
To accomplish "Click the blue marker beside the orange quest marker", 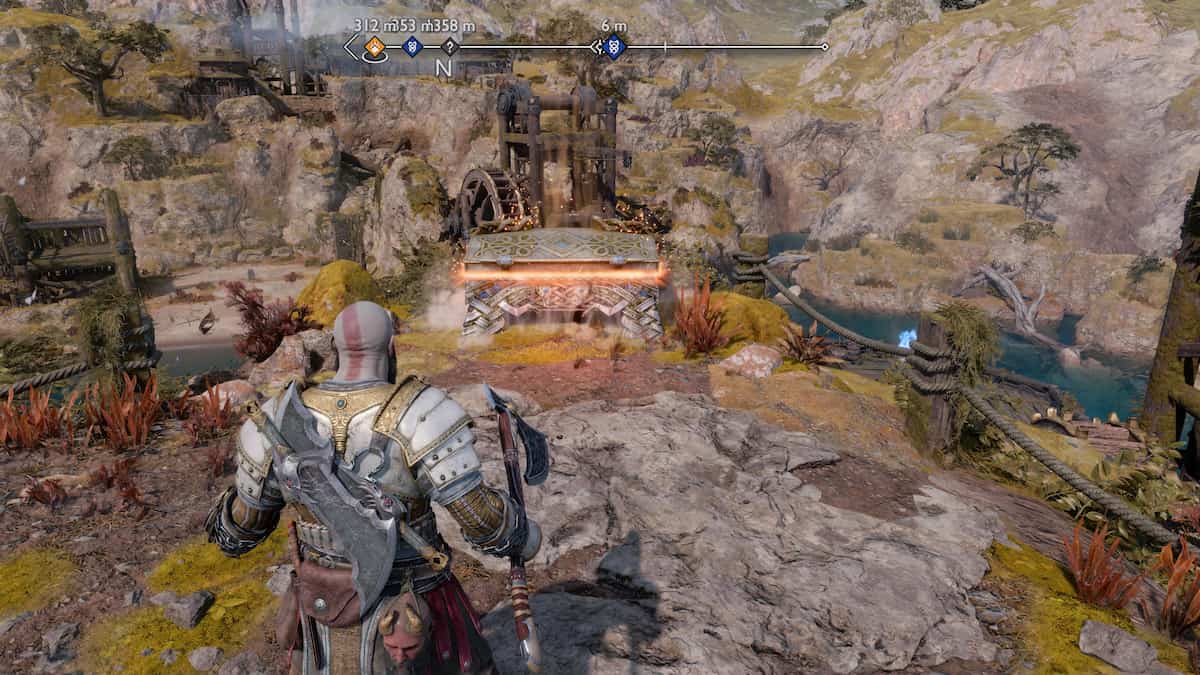I will pyautogui.click(x=411, y=46).
